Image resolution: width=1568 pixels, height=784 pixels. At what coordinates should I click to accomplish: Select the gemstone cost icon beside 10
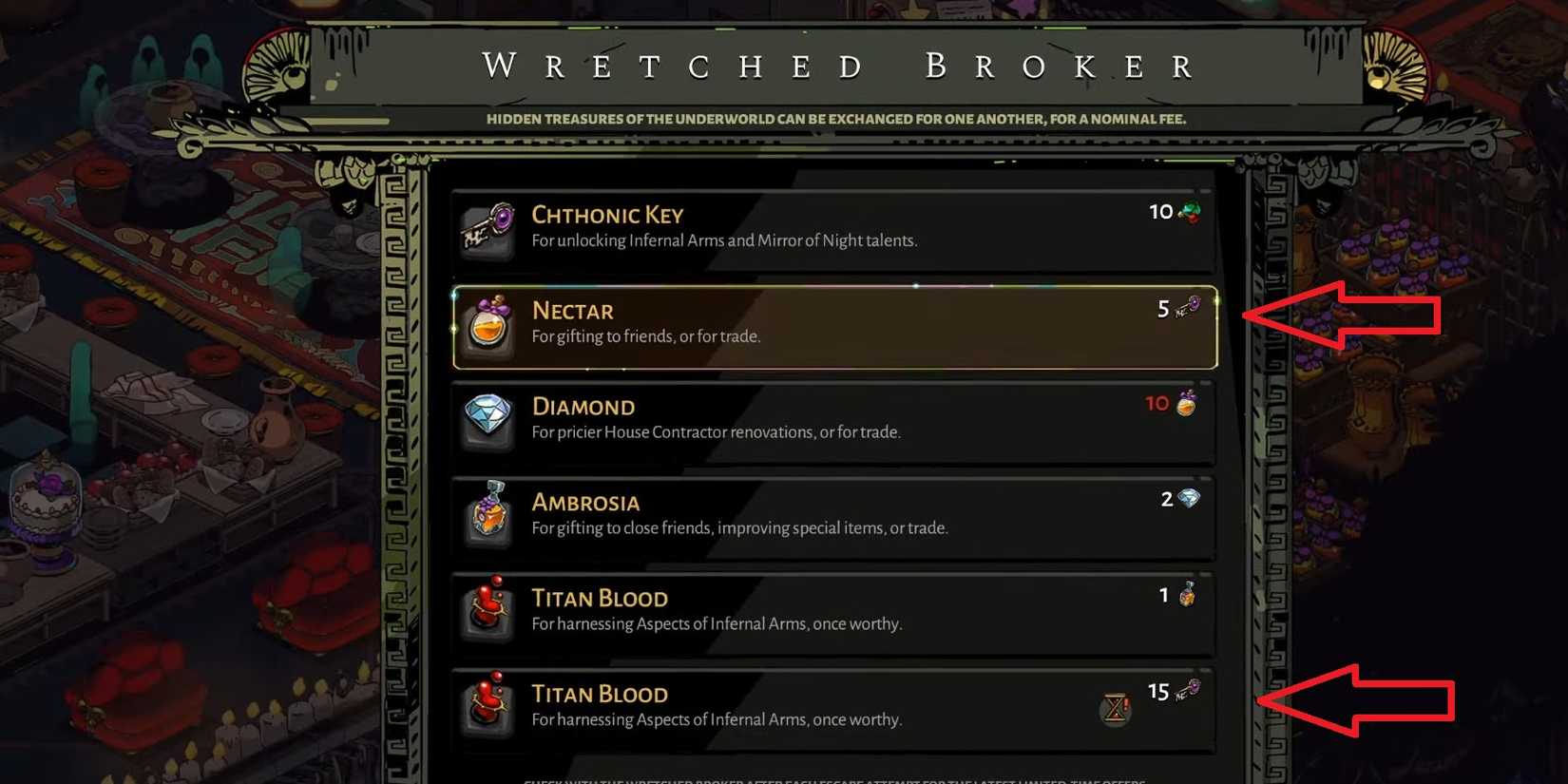pyautogui.click(x=1189, y=211)
